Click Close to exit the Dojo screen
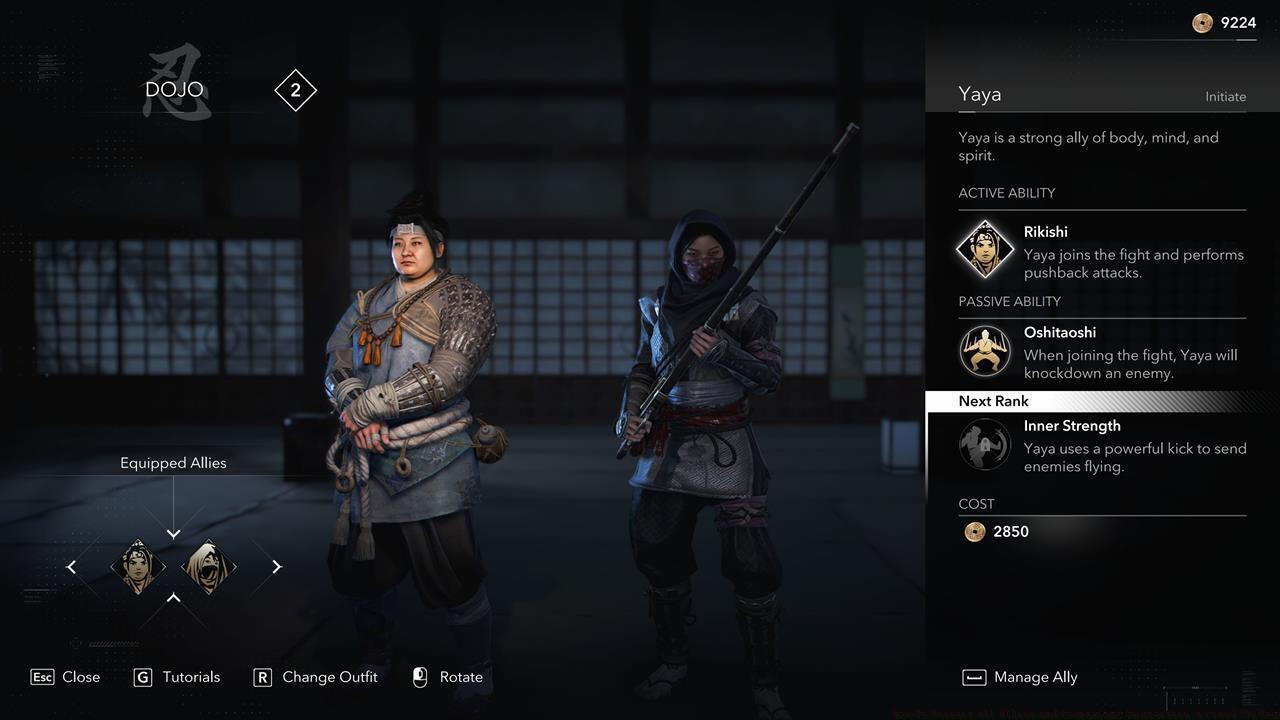The width and height of the screenshot is (1280, 720). (80, 677)
